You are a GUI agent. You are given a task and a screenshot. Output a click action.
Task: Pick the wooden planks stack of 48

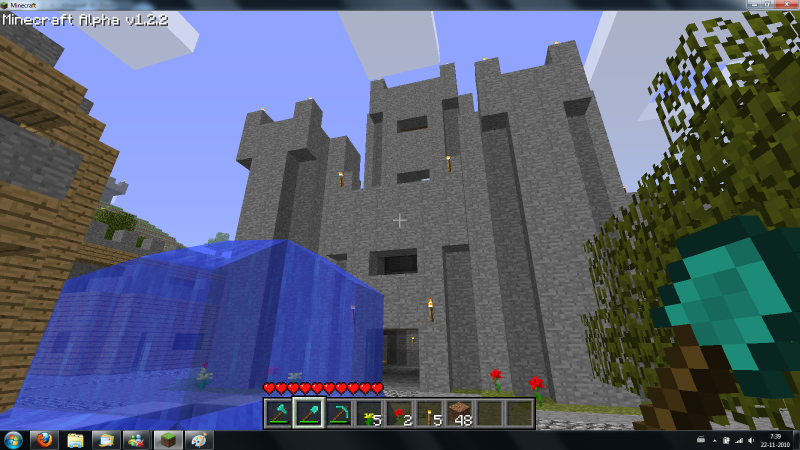pyautogui.click(x=459, y=414)
